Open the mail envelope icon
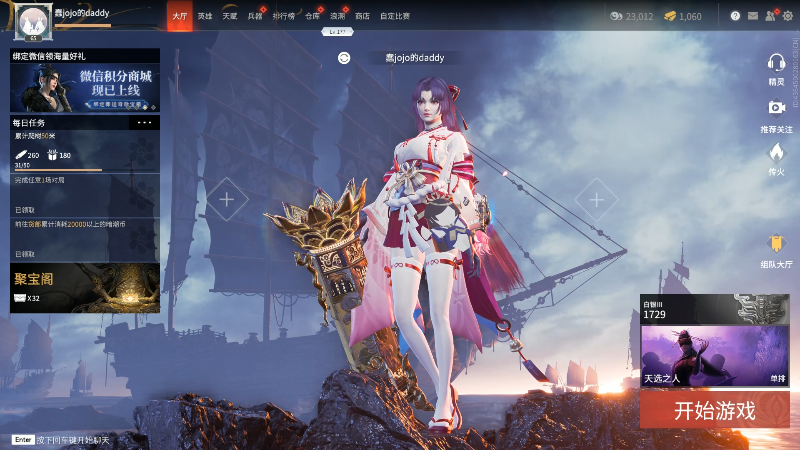 pos(752,16)
